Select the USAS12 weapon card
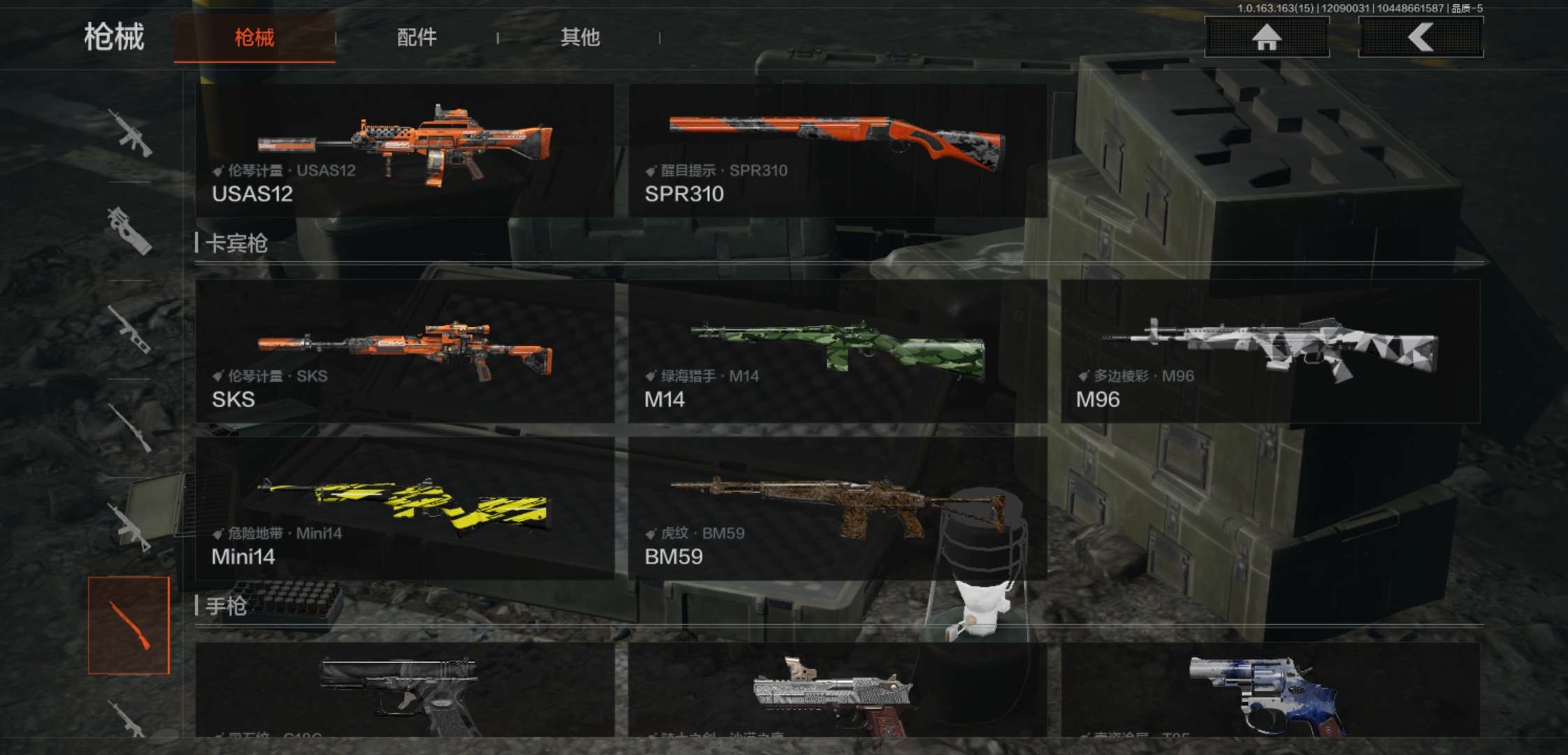 tap(405, 150)
